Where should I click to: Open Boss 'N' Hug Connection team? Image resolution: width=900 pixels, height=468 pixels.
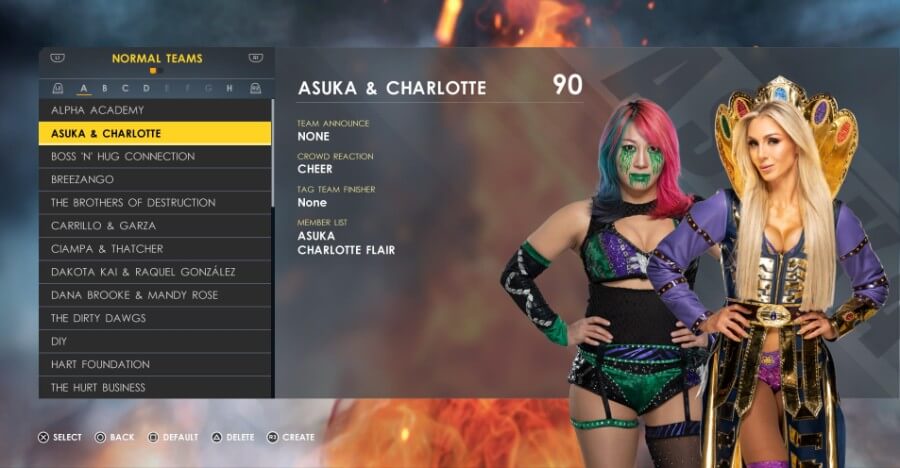coord(154,156)
